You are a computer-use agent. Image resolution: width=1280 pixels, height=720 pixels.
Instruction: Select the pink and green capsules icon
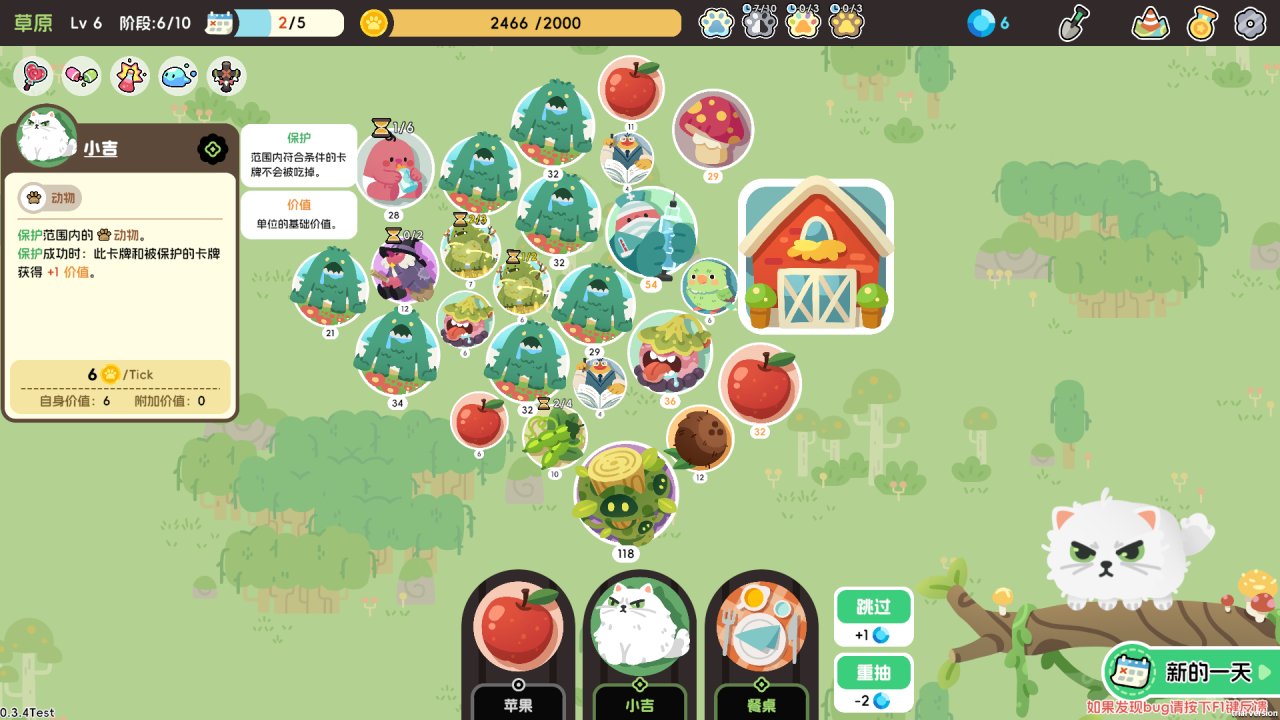[82, 75]
